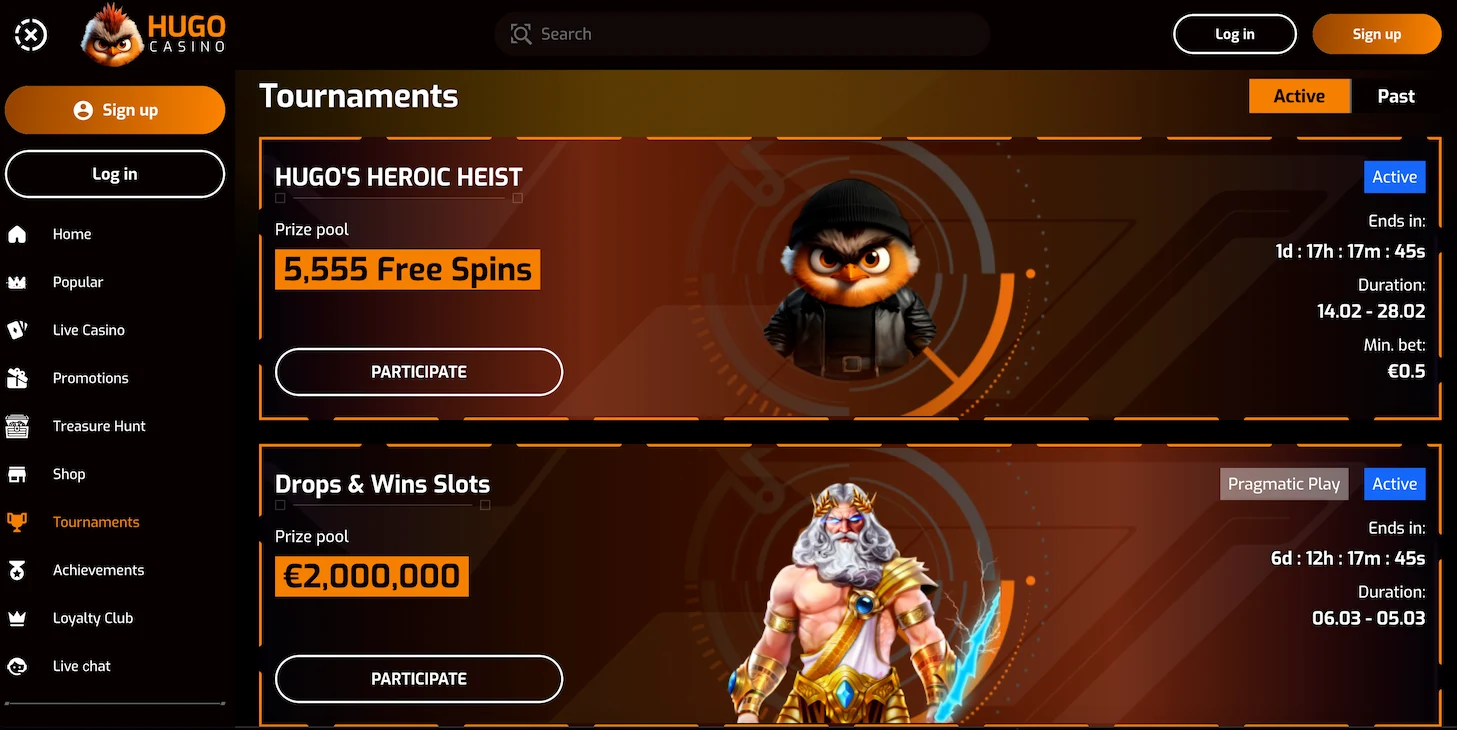Open the Loyalty Club section
Viewport: 1457px width, 730px height.
click(93, 617)
